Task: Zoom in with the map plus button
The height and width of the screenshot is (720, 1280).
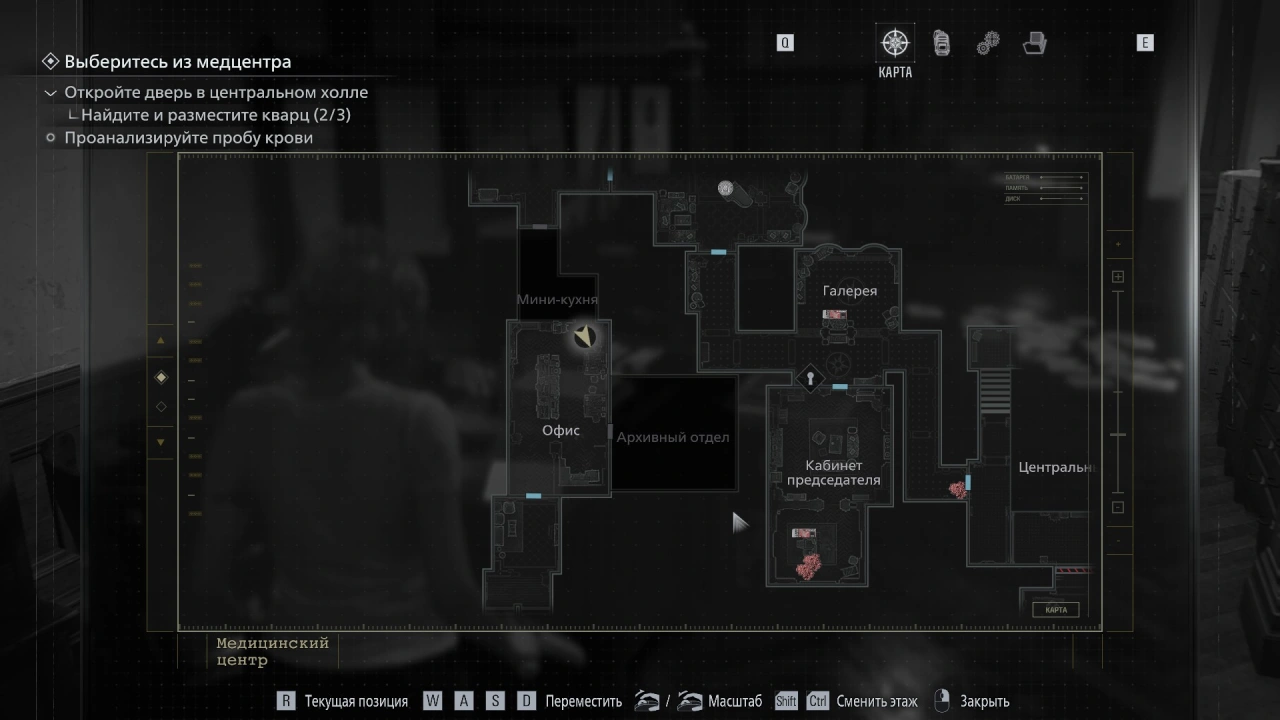Action: [1118, 277]
